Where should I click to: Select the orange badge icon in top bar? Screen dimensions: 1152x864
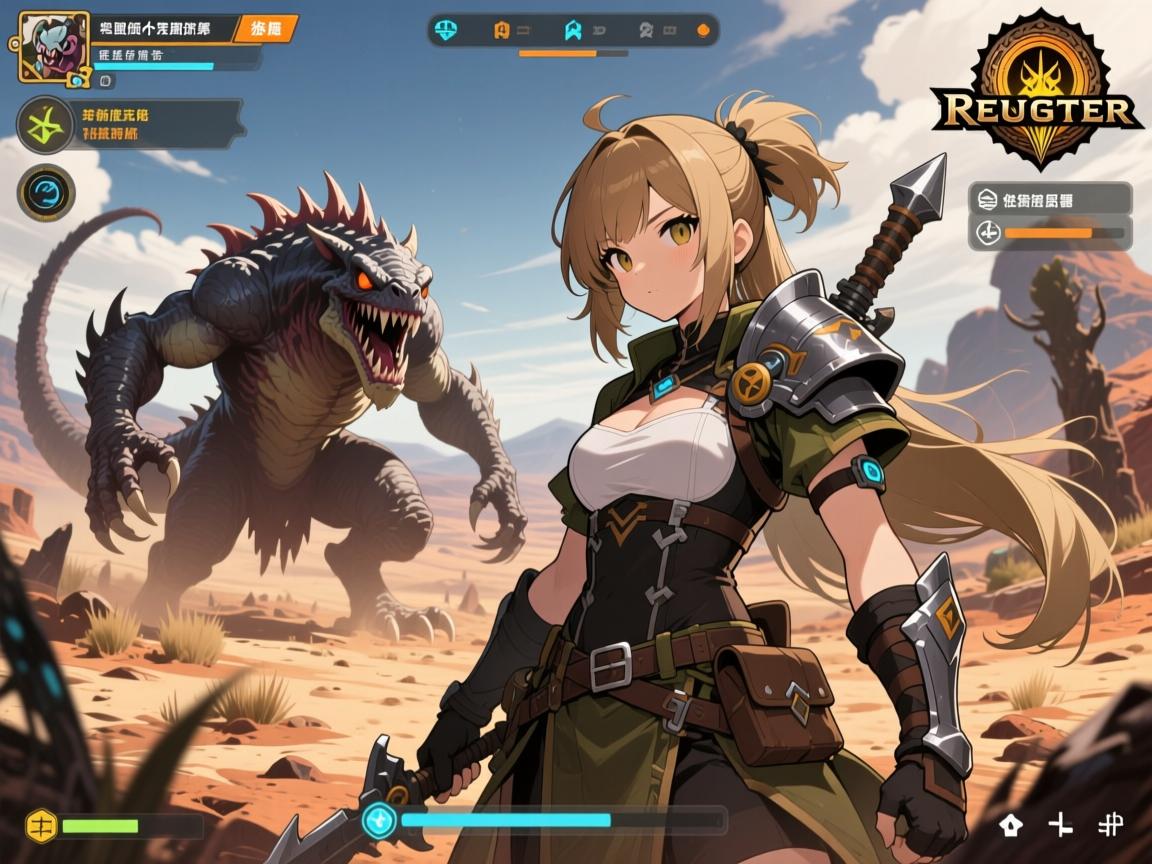502,30
